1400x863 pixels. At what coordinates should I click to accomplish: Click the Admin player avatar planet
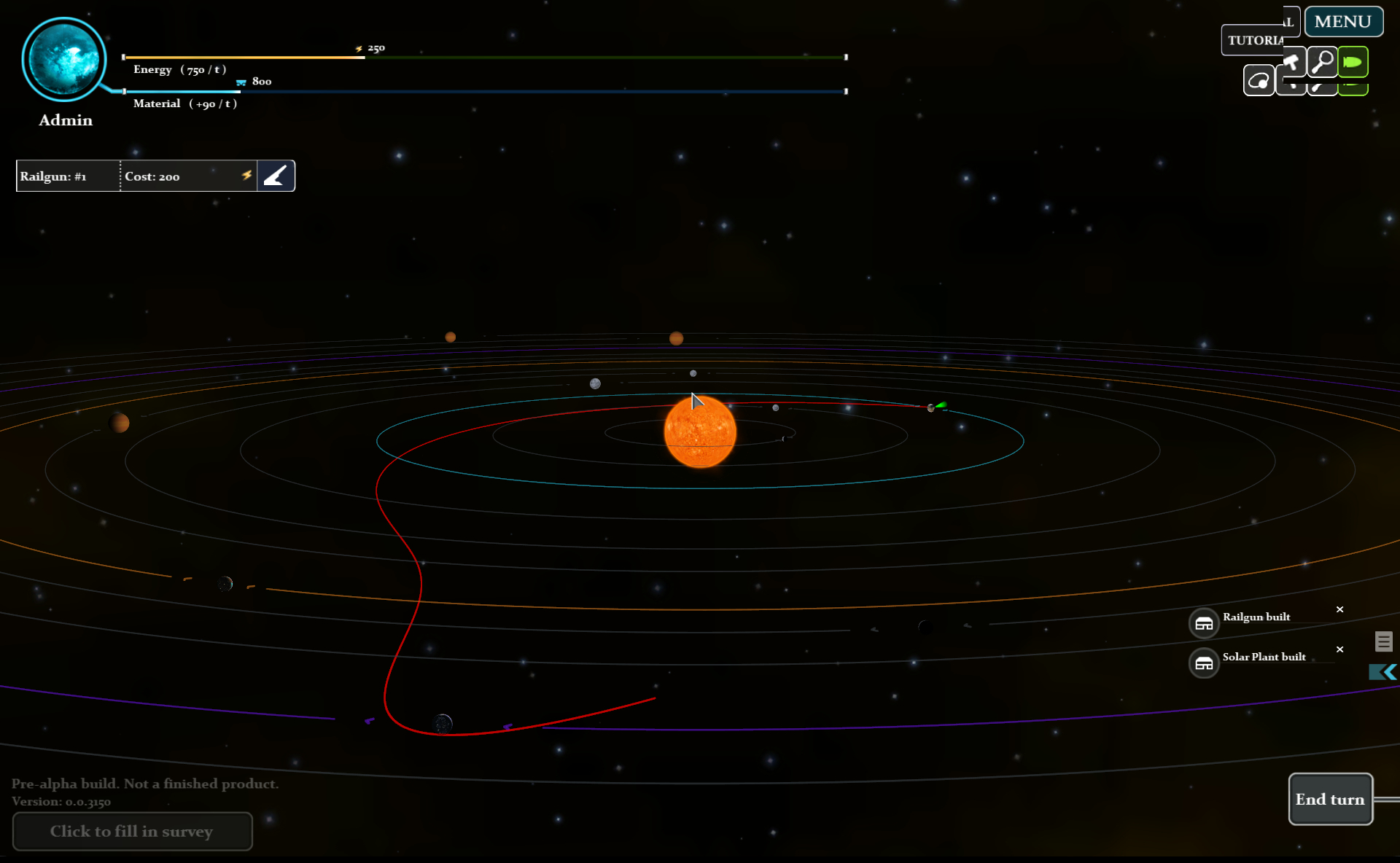point(65,60)
